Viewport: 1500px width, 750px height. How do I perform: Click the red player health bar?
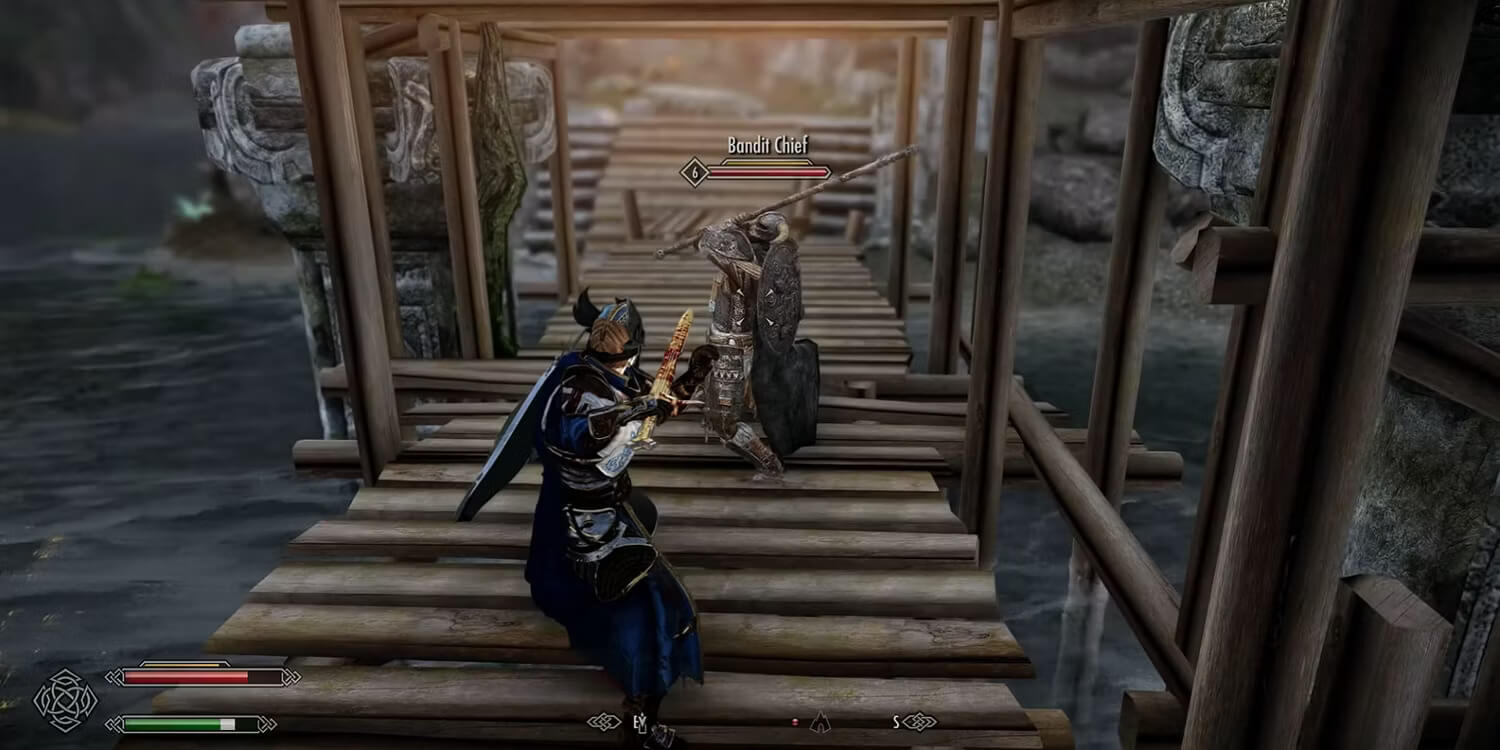pyautogui.click(x=185, y=677)
